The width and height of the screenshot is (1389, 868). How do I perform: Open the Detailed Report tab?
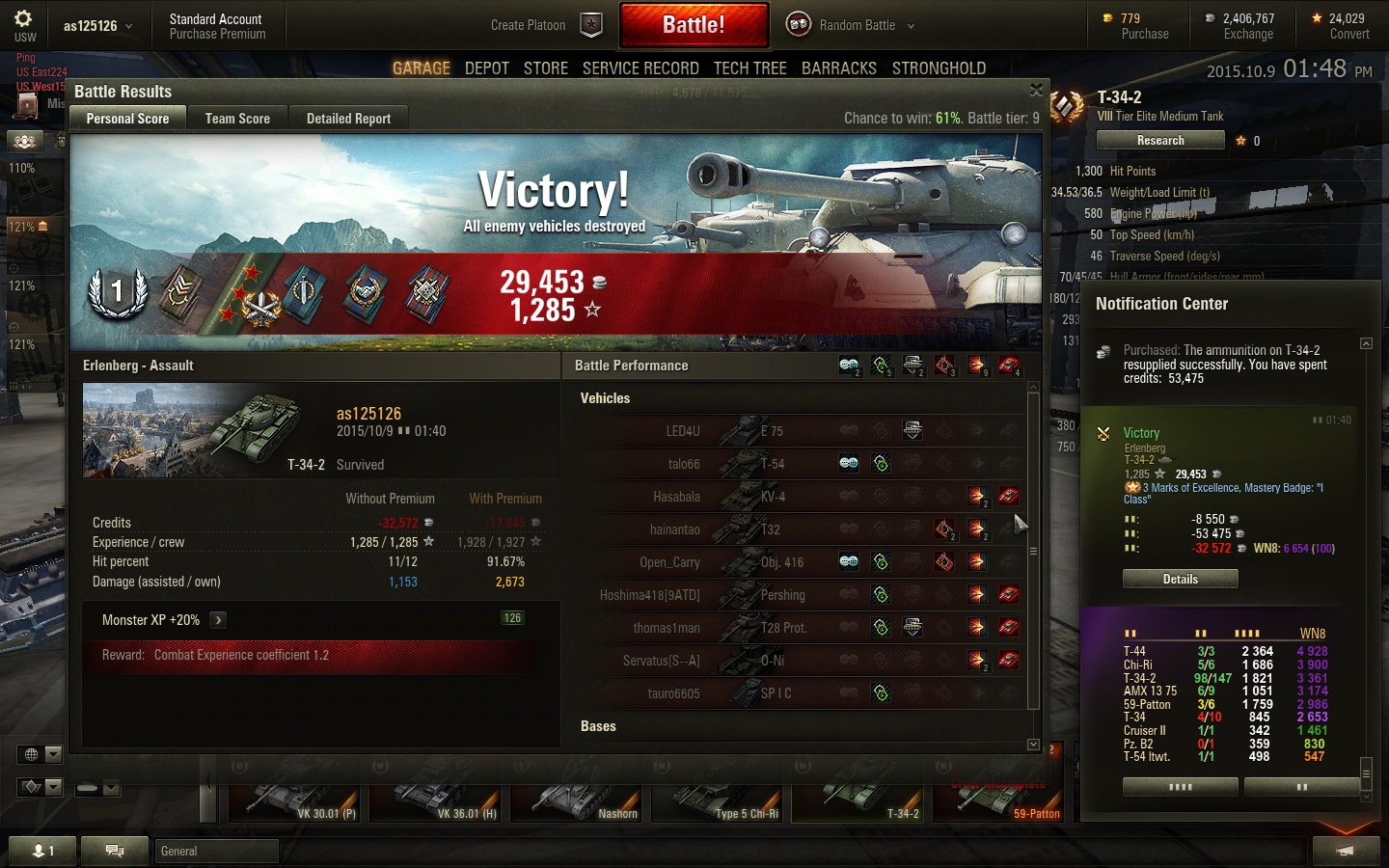point(348,119)
